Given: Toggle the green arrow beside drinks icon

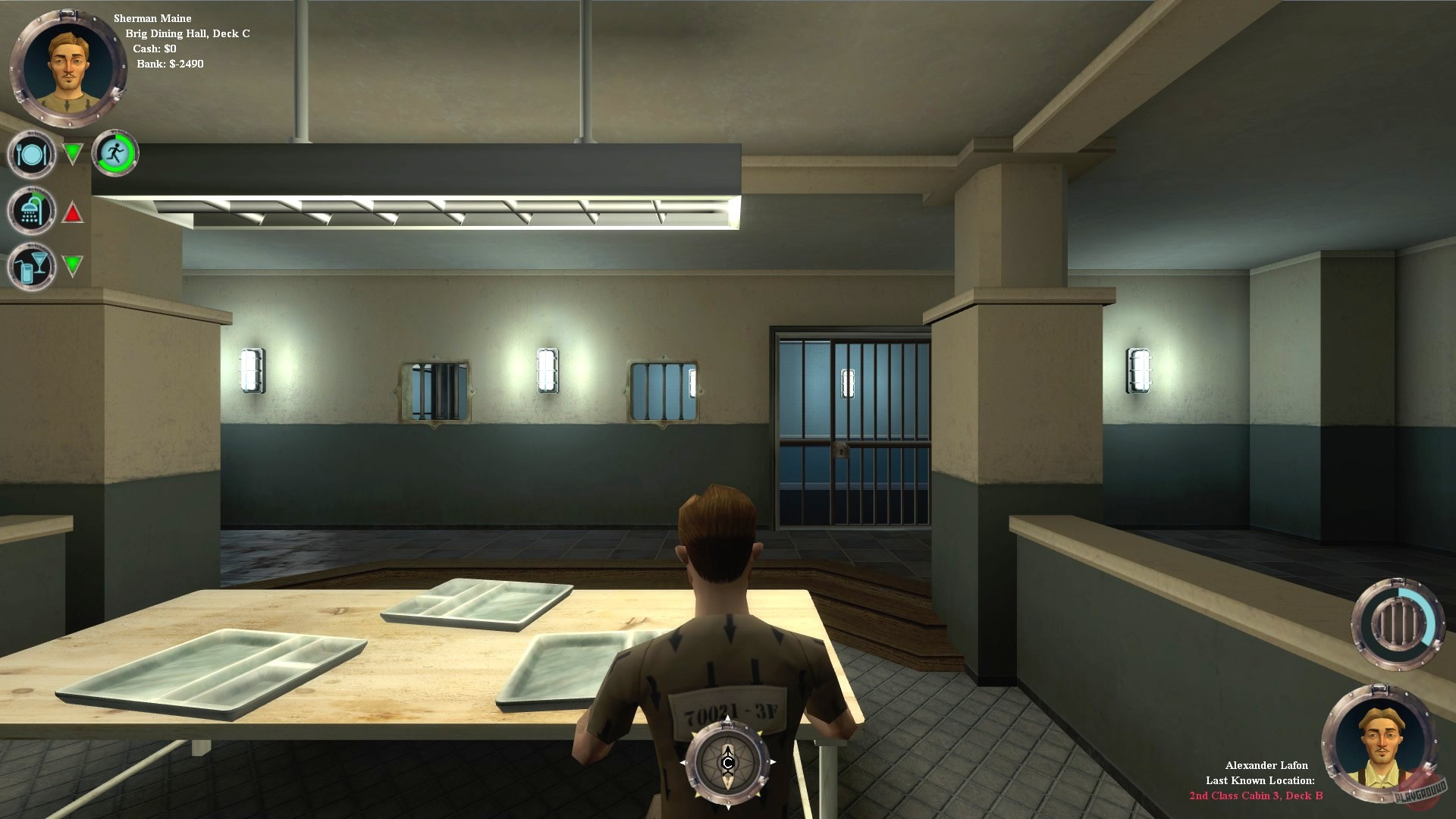Looking at the screenshot, I should [x=73, y=267].
